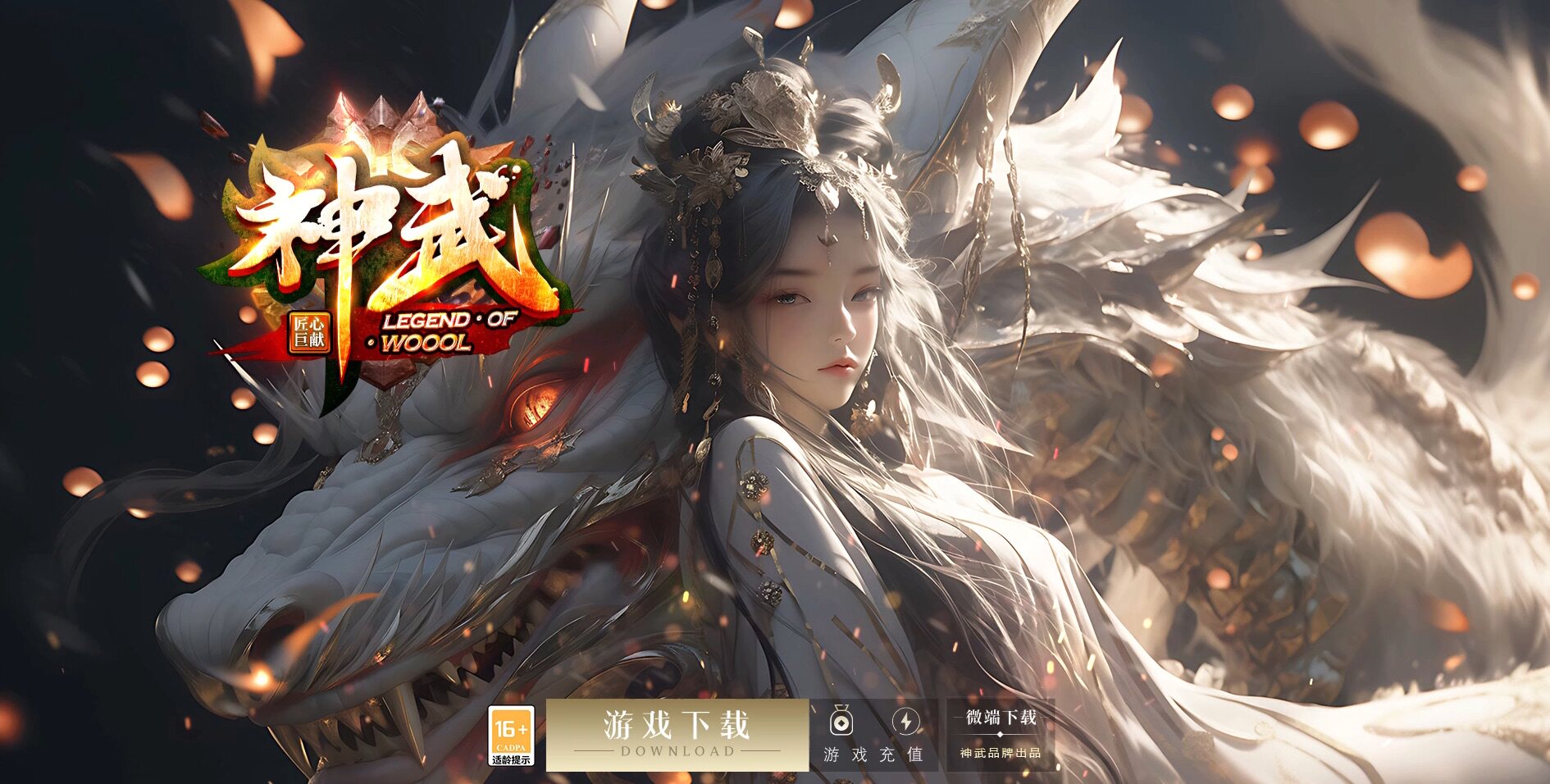Click the 神武品牌出品 brand credit text
Screen dimensions: 1550x784
tap(1001, 754)
